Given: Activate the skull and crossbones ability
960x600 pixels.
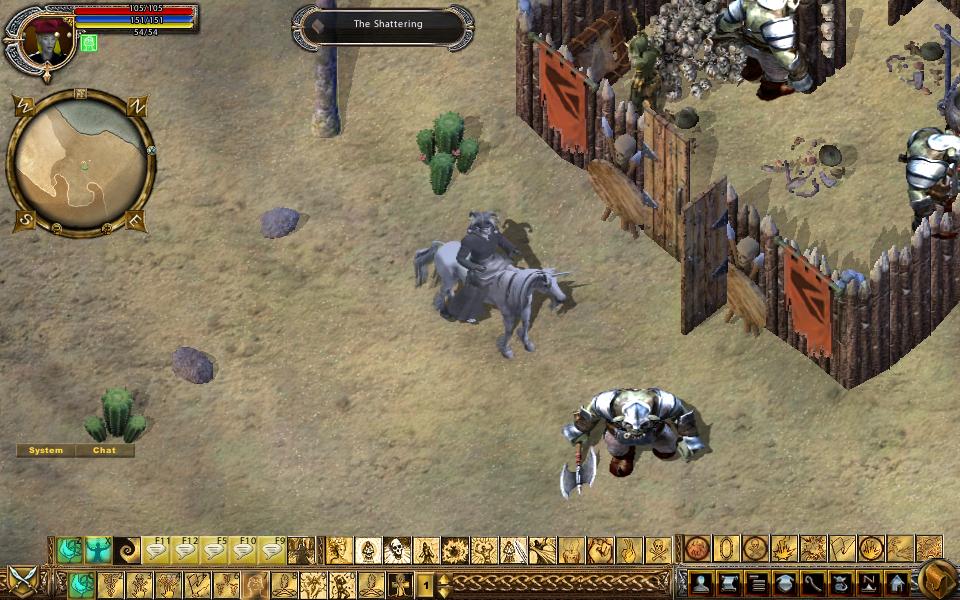Looking at the screenshot, I should pos(658,550).
